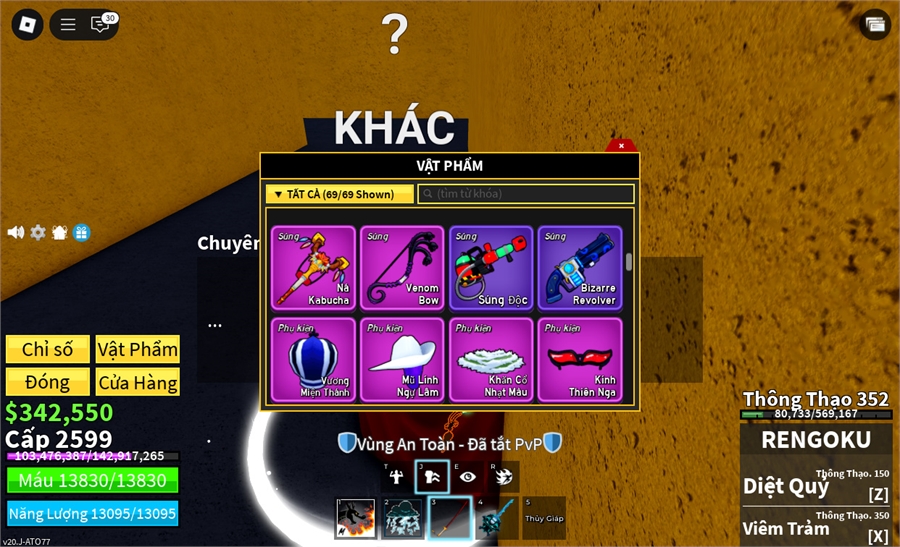The image size is (900, 547).
Task: Click the Vật Phẩm menu button
Action: (138, 349)
